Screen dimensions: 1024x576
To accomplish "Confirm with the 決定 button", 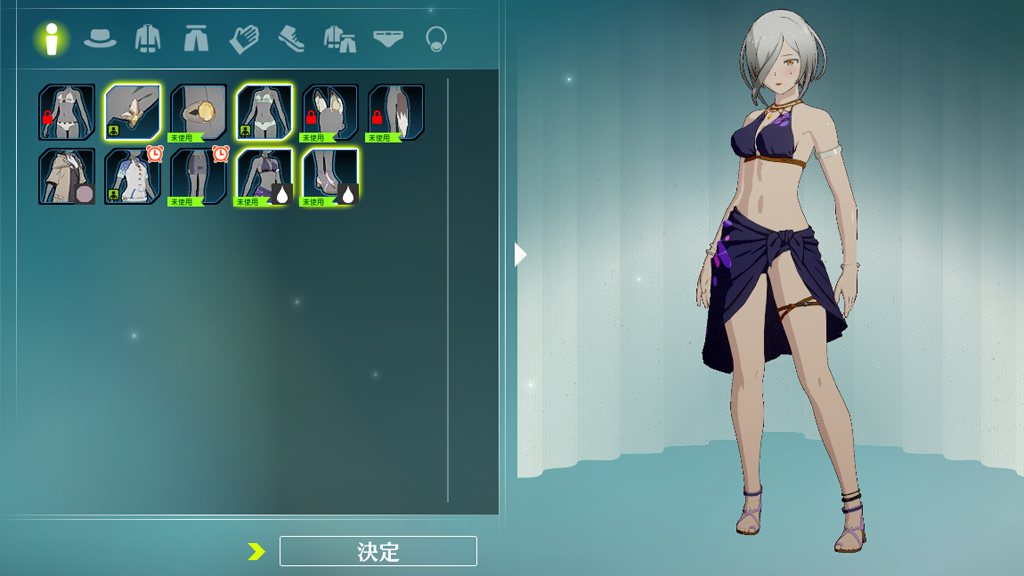I will 378,551.
